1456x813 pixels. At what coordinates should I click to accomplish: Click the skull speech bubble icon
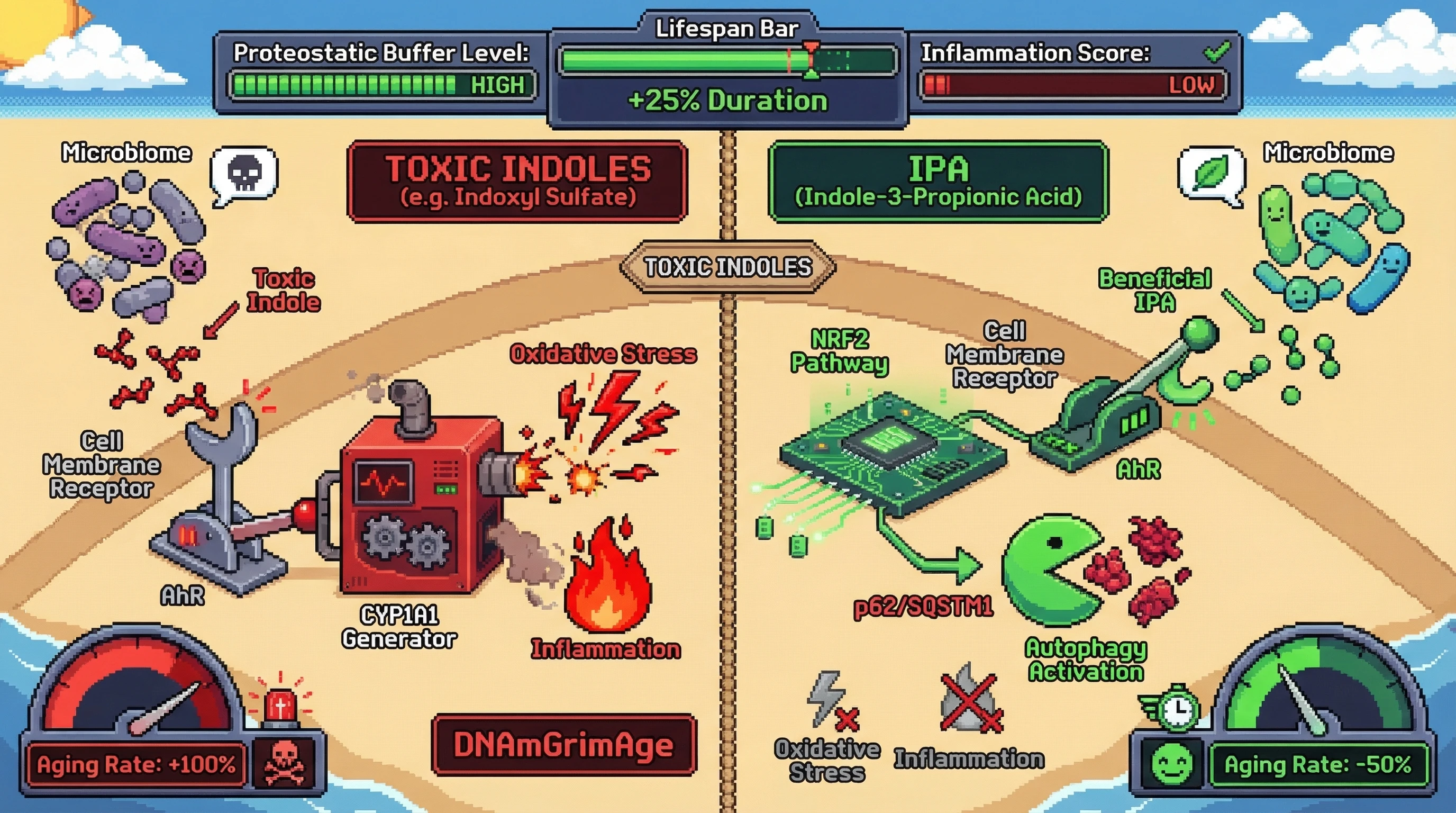pos(244,174)
